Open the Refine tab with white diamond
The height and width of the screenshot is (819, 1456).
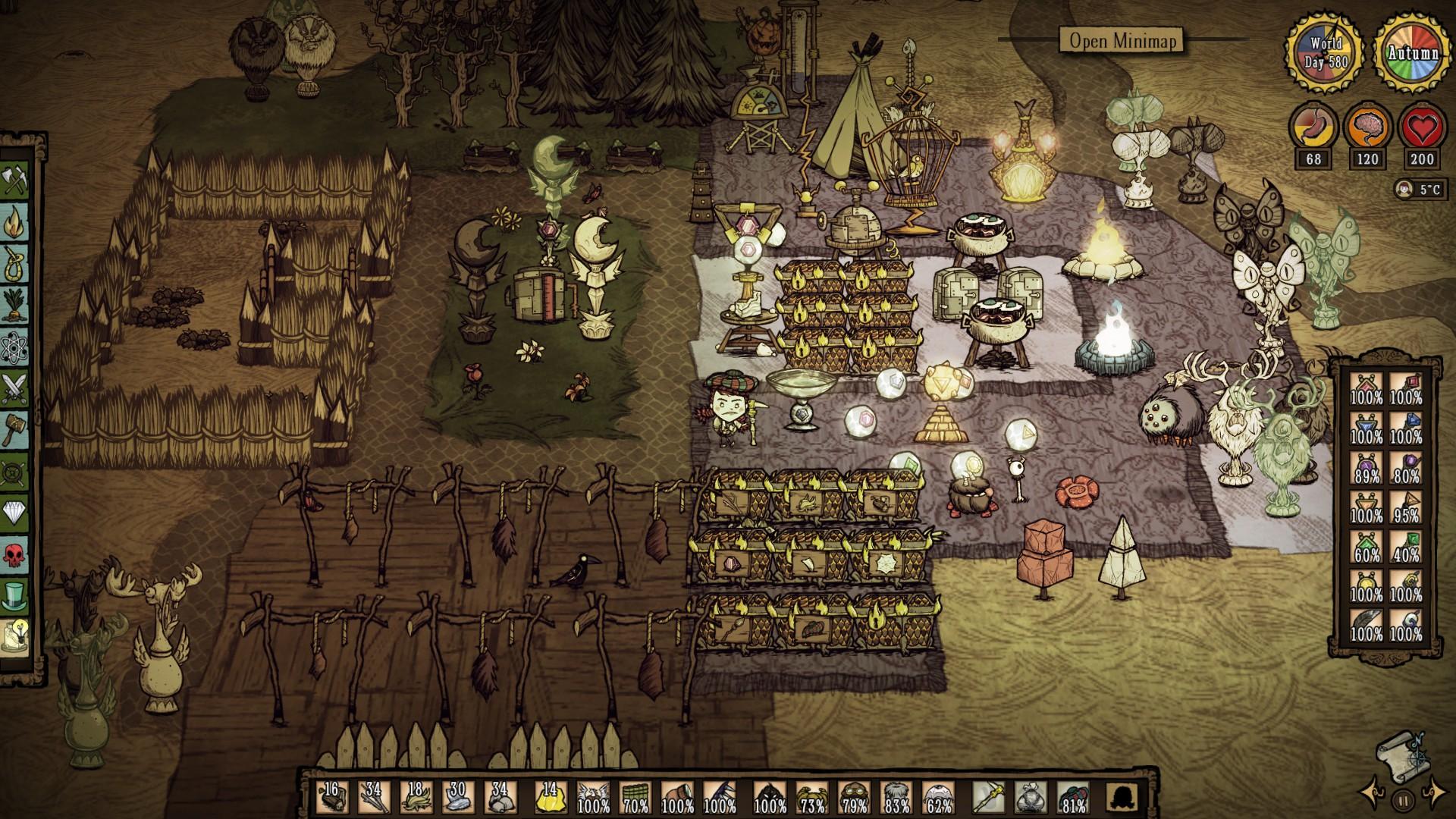pyautogui.click(x=17, y=513)
